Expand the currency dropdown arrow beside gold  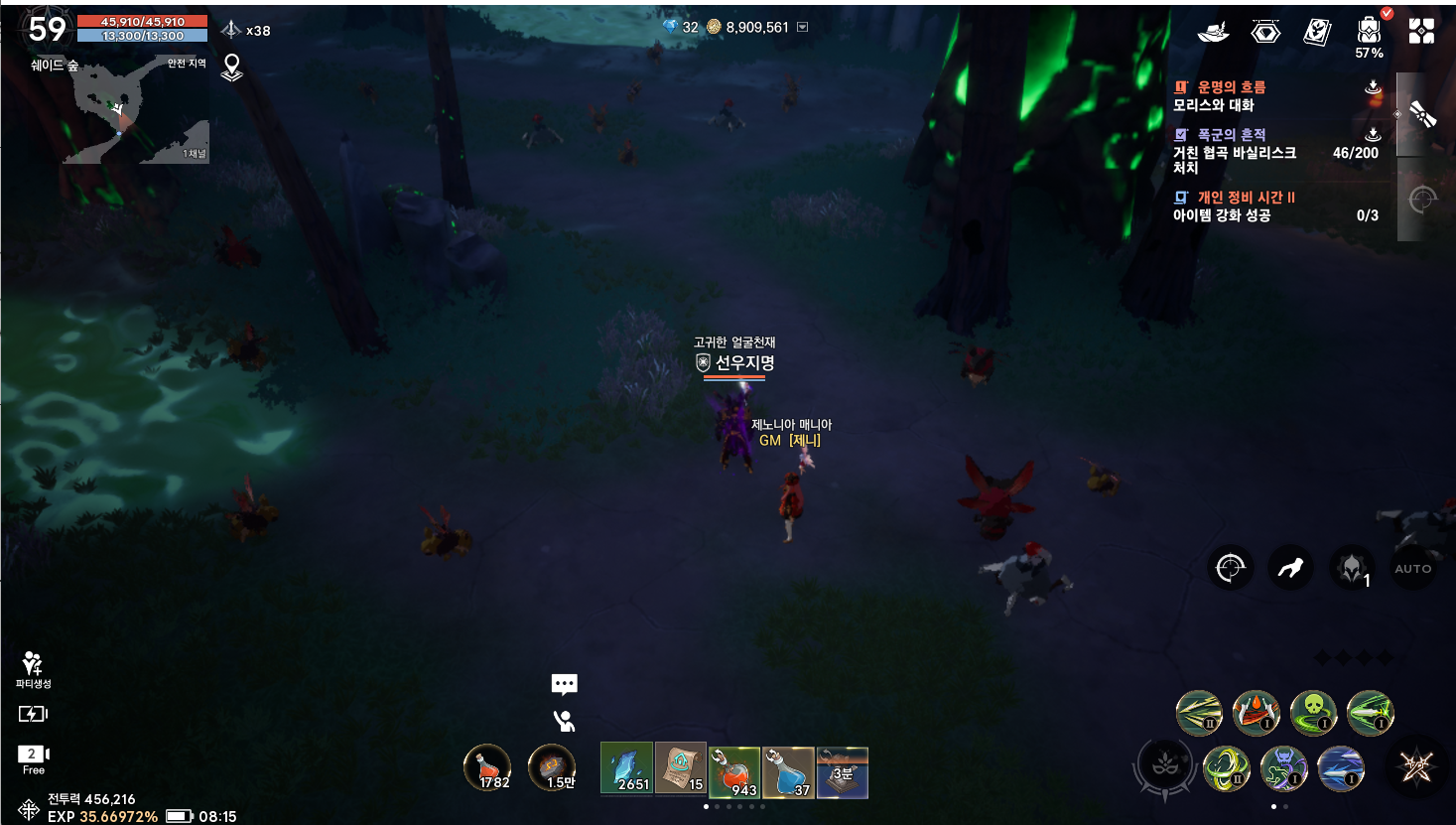pos(803,28)
